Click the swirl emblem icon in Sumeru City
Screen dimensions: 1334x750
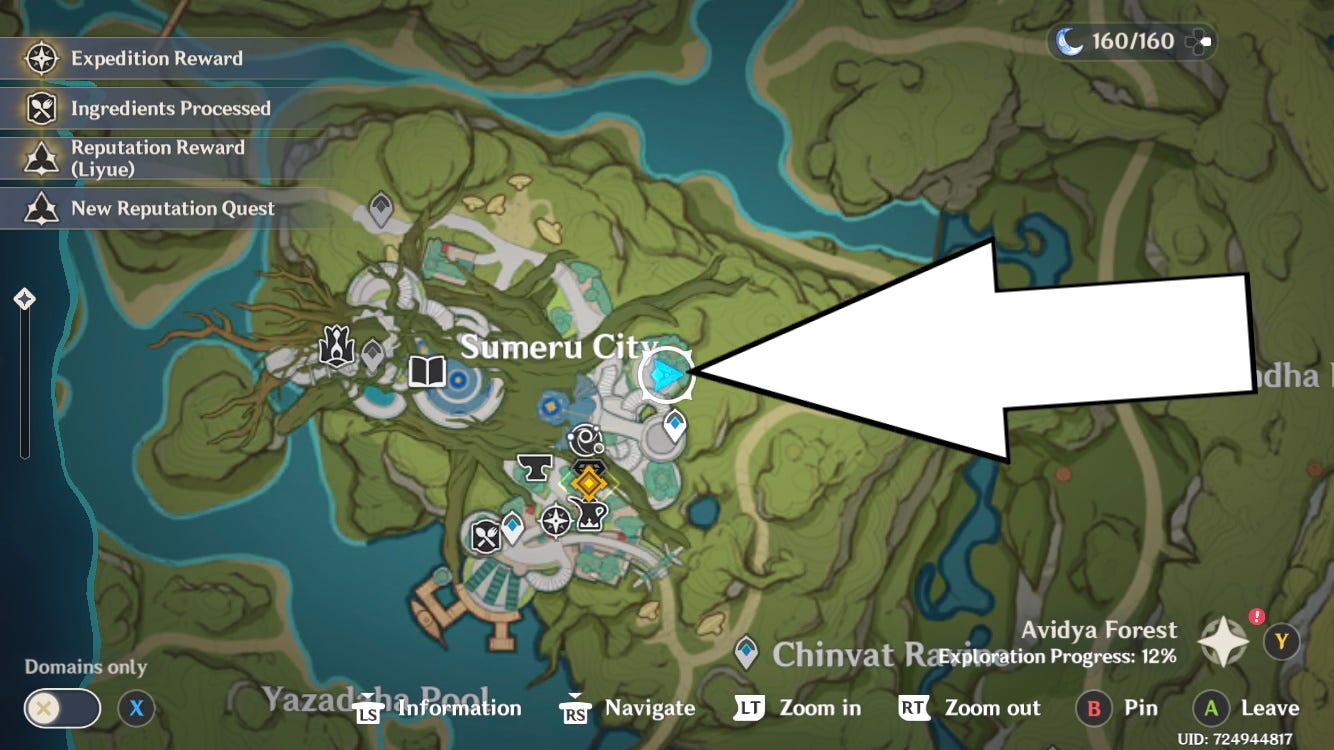[583, 440]
